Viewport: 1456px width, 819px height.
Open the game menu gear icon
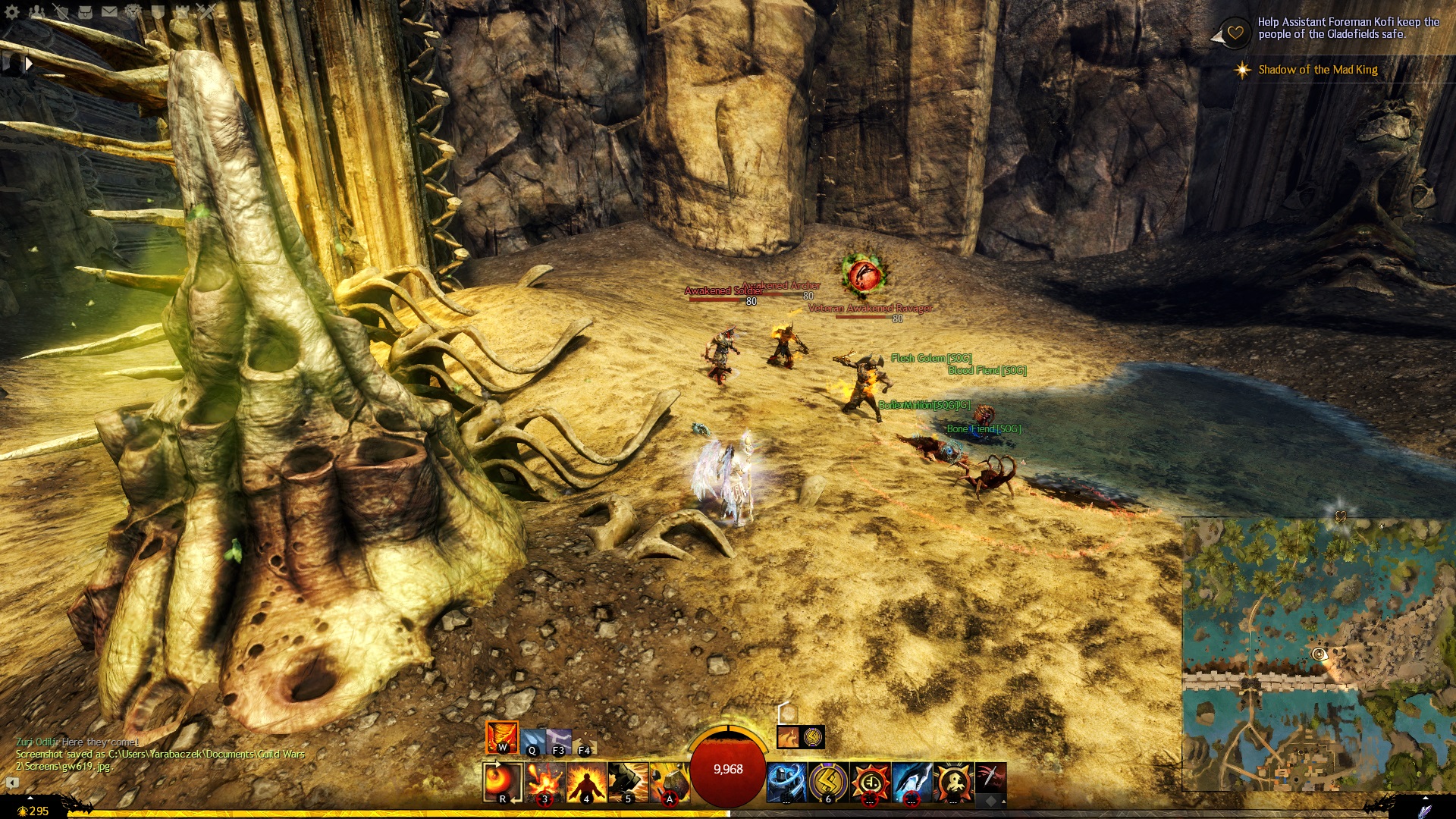(x=12, y=11)
